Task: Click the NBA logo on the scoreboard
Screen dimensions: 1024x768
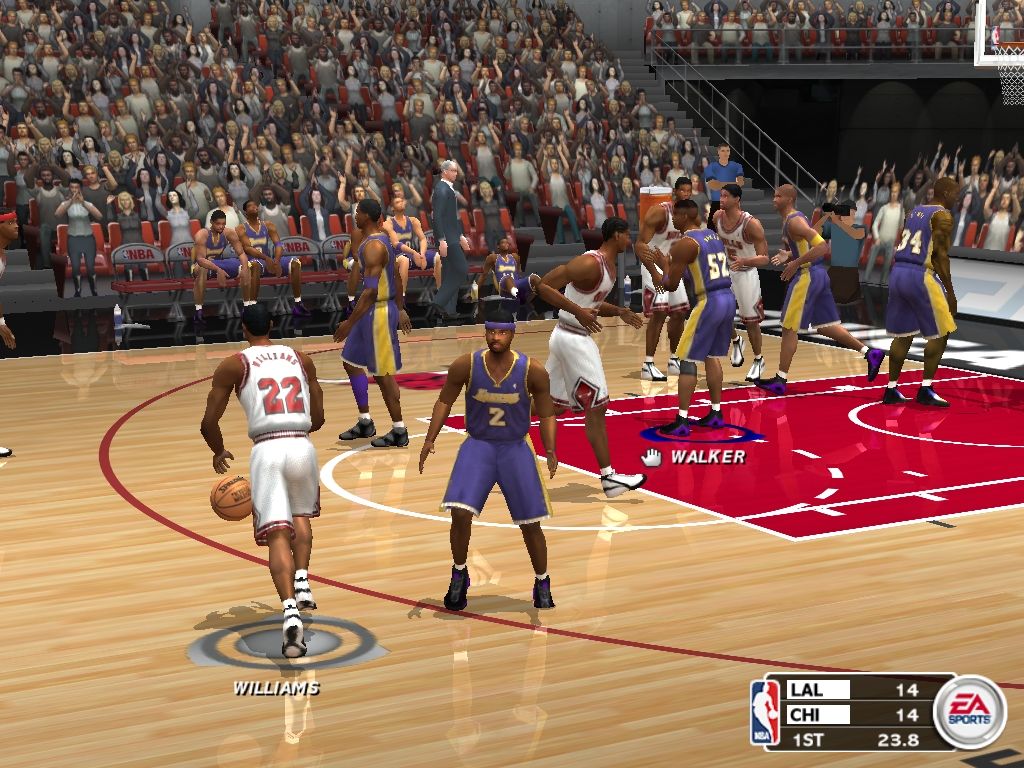Action: coord(765,711)
